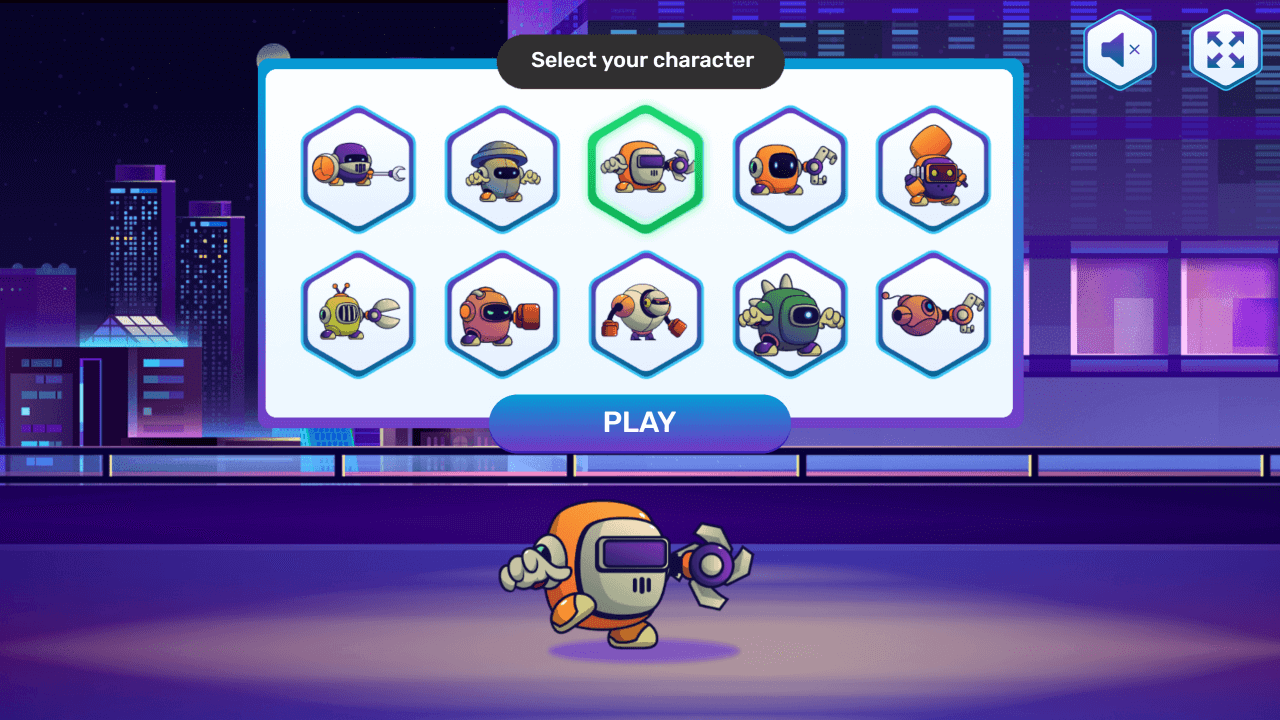Pick the yellow robot with scissor arms
The width and height of the screenshot is (1280, 720).
point(358,315)
